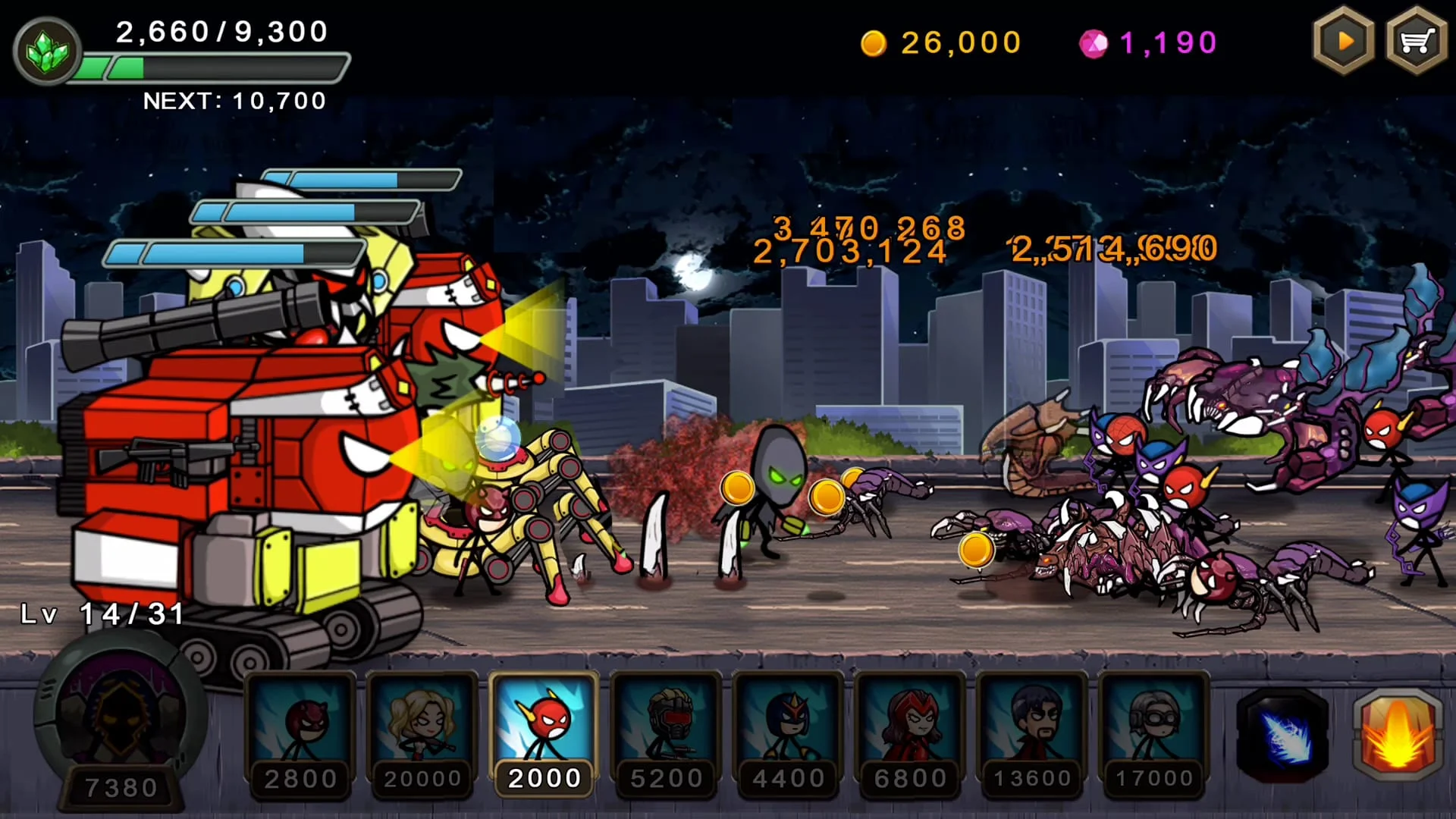Pick the blue masked hero costing 4400
The width and height of the screenshot is (1456, 819).
787,728
